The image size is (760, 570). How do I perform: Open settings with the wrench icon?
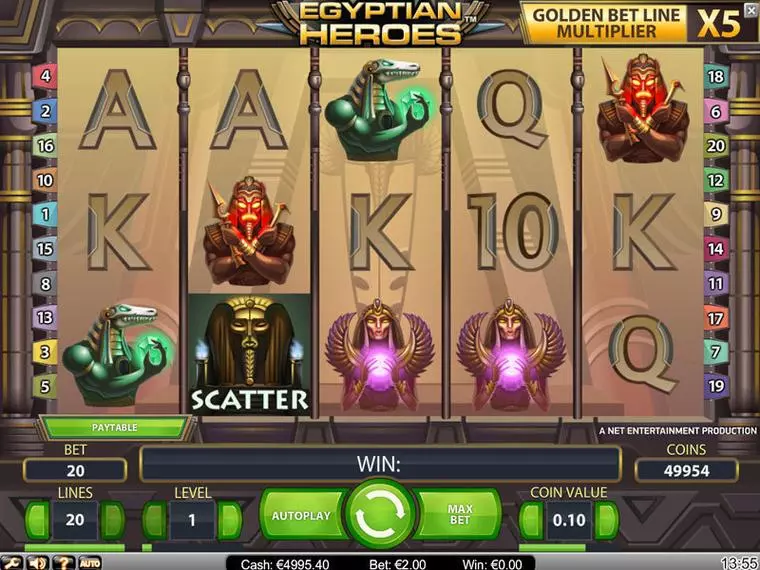tap(14, 562)
